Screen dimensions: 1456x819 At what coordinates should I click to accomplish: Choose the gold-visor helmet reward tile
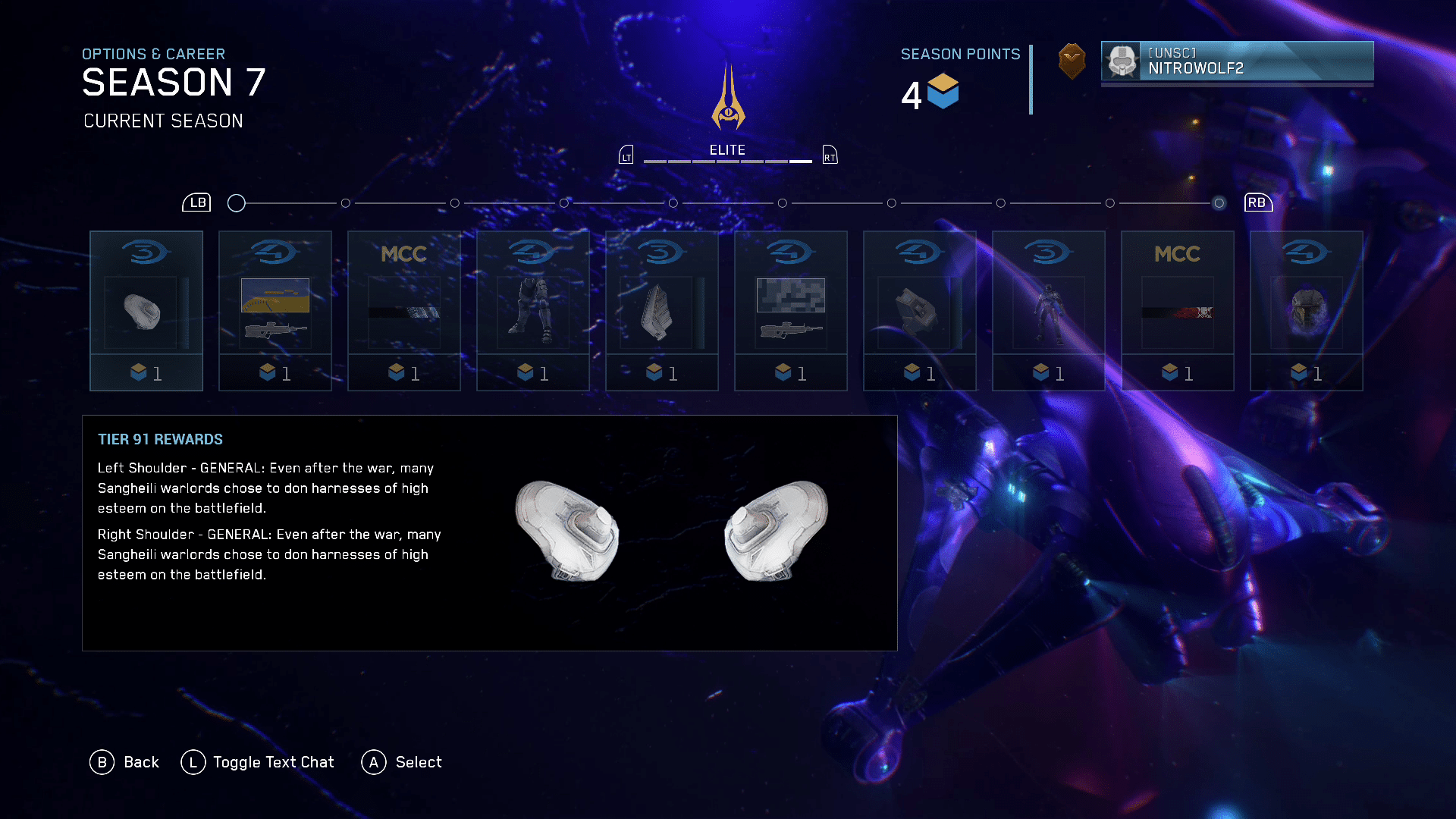pos(1307,311)
